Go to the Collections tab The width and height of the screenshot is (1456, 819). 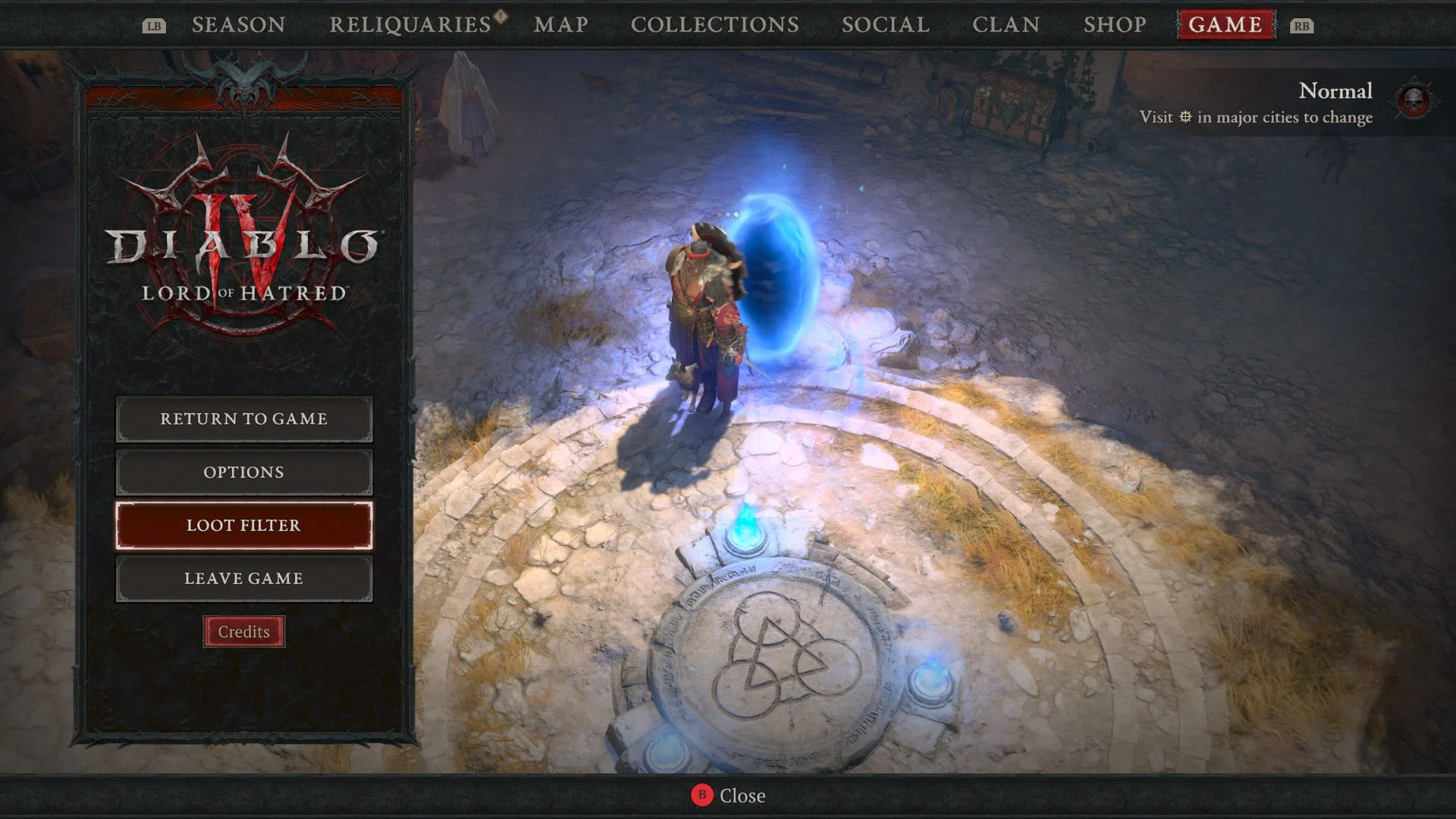714,25
